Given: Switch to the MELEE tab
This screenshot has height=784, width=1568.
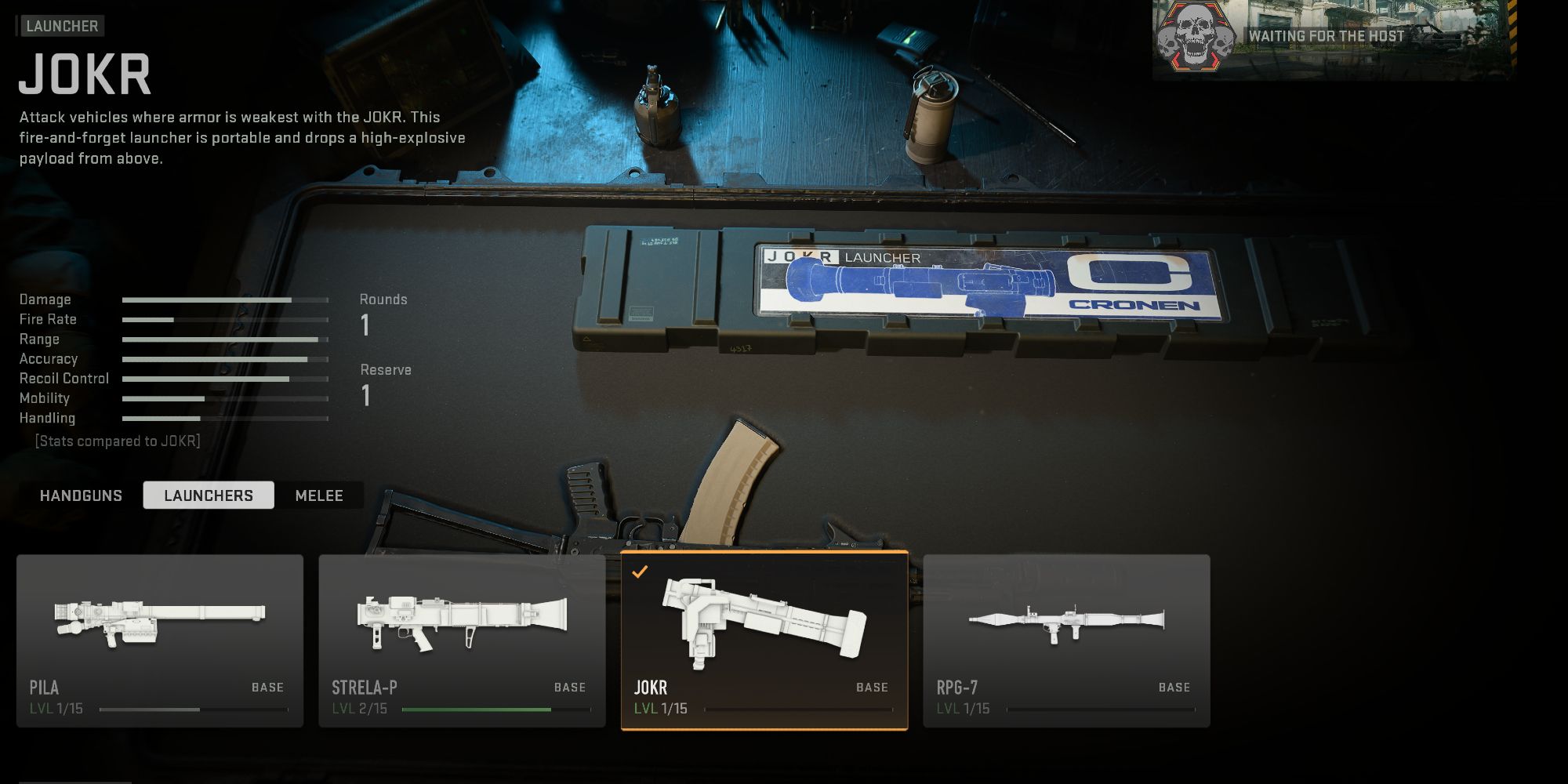Looking at the screenshot, I should click(x=318, y=495).
